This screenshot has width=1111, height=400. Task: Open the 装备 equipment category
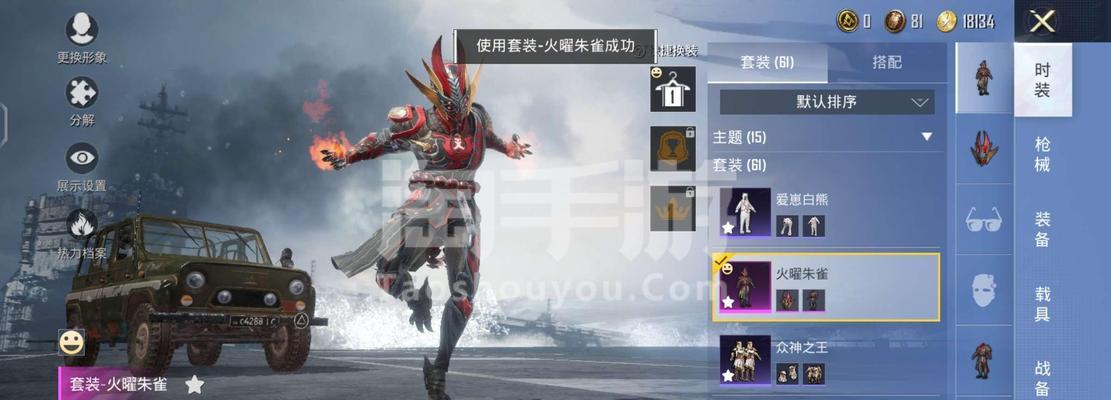tap(1042, 229)
